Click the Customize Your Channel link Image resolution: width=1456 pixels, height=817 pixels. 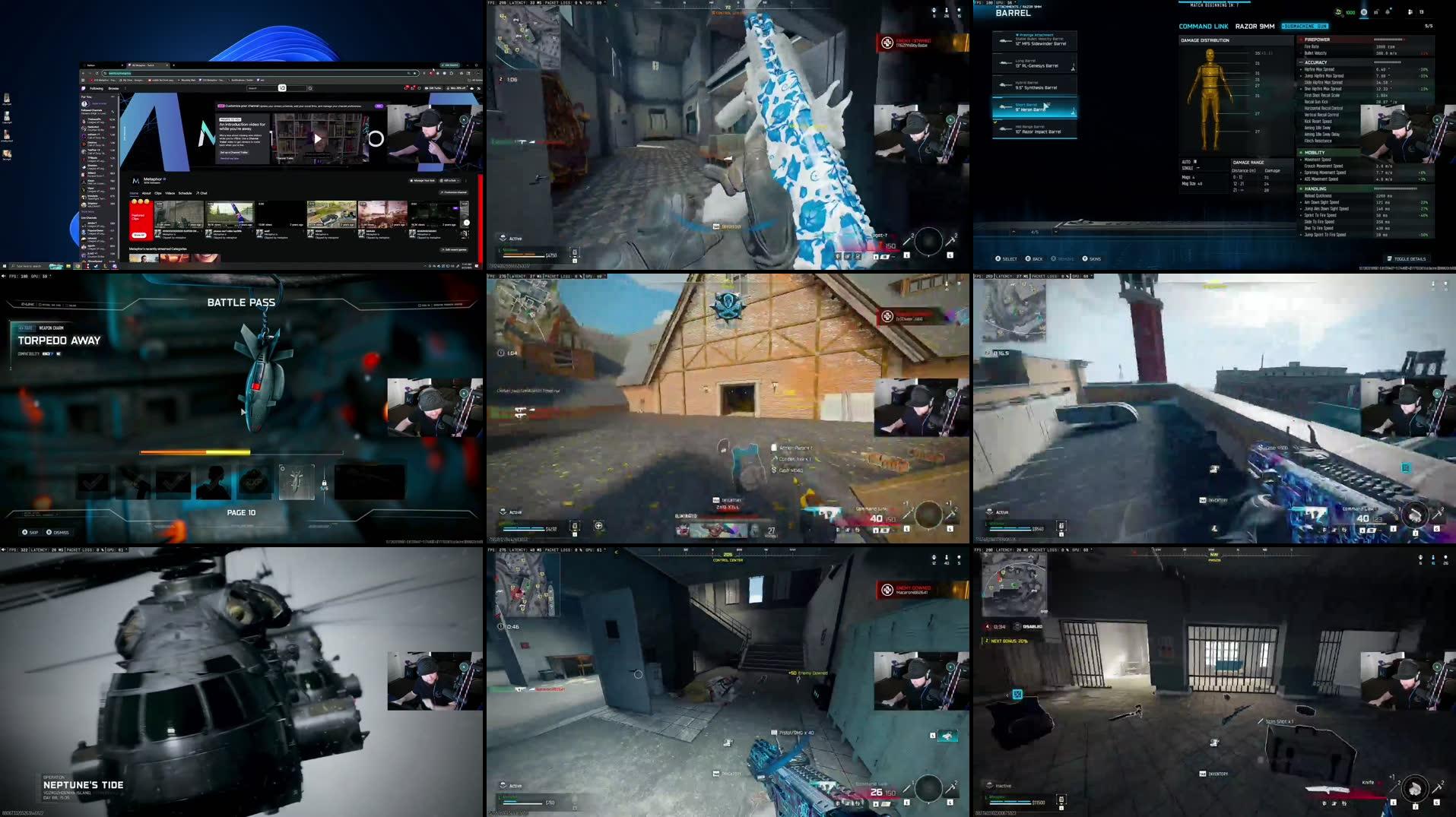242,106
